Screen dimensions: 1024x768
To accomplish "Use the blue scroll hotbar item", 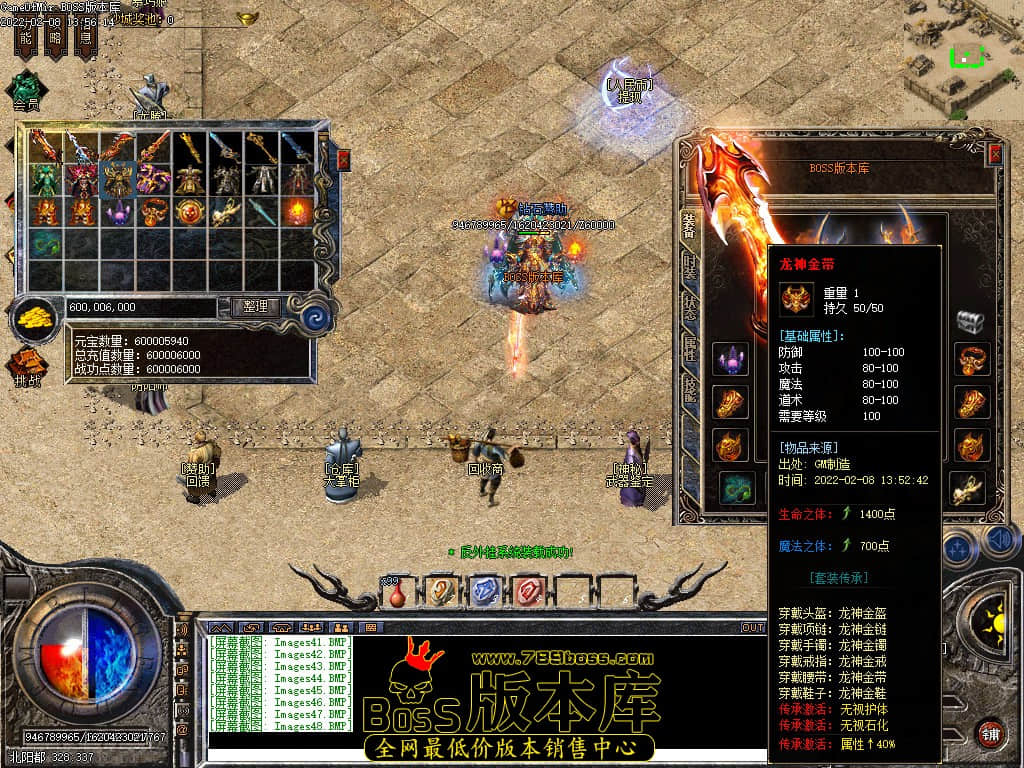I will (484, 591).
